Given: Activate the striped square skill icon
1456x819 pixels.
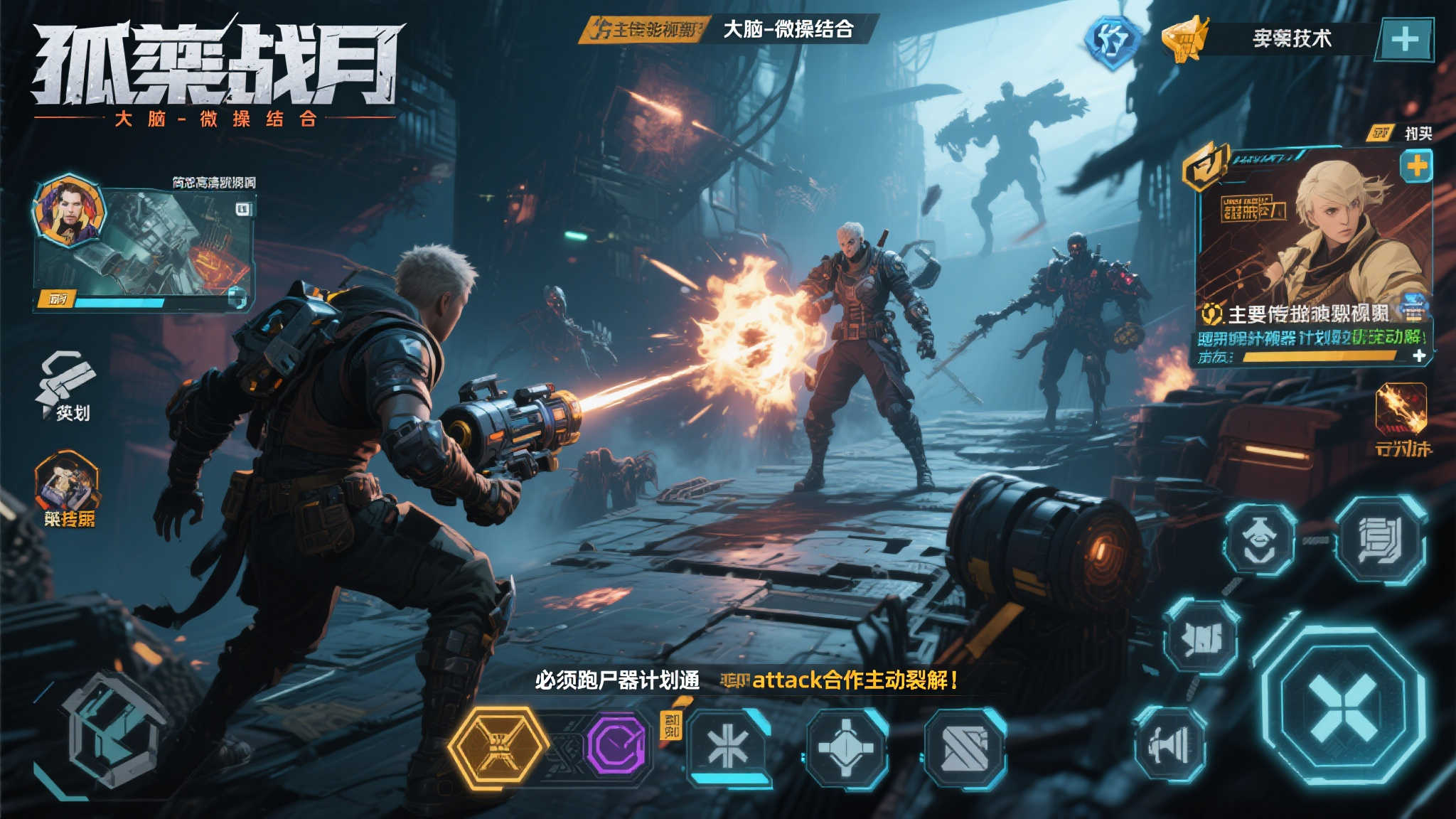Looking at the screenshot, I should (x=965, y=749).
